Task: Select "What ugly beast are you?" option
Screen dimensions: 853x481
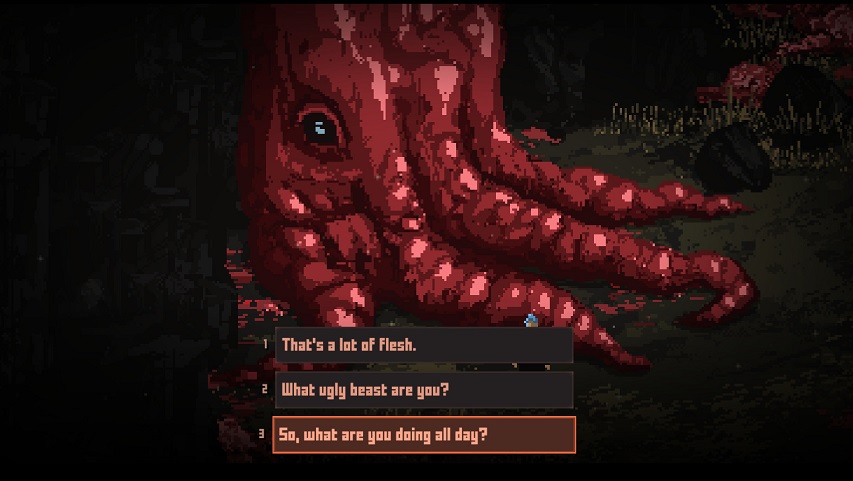Action: coord(423,390)
